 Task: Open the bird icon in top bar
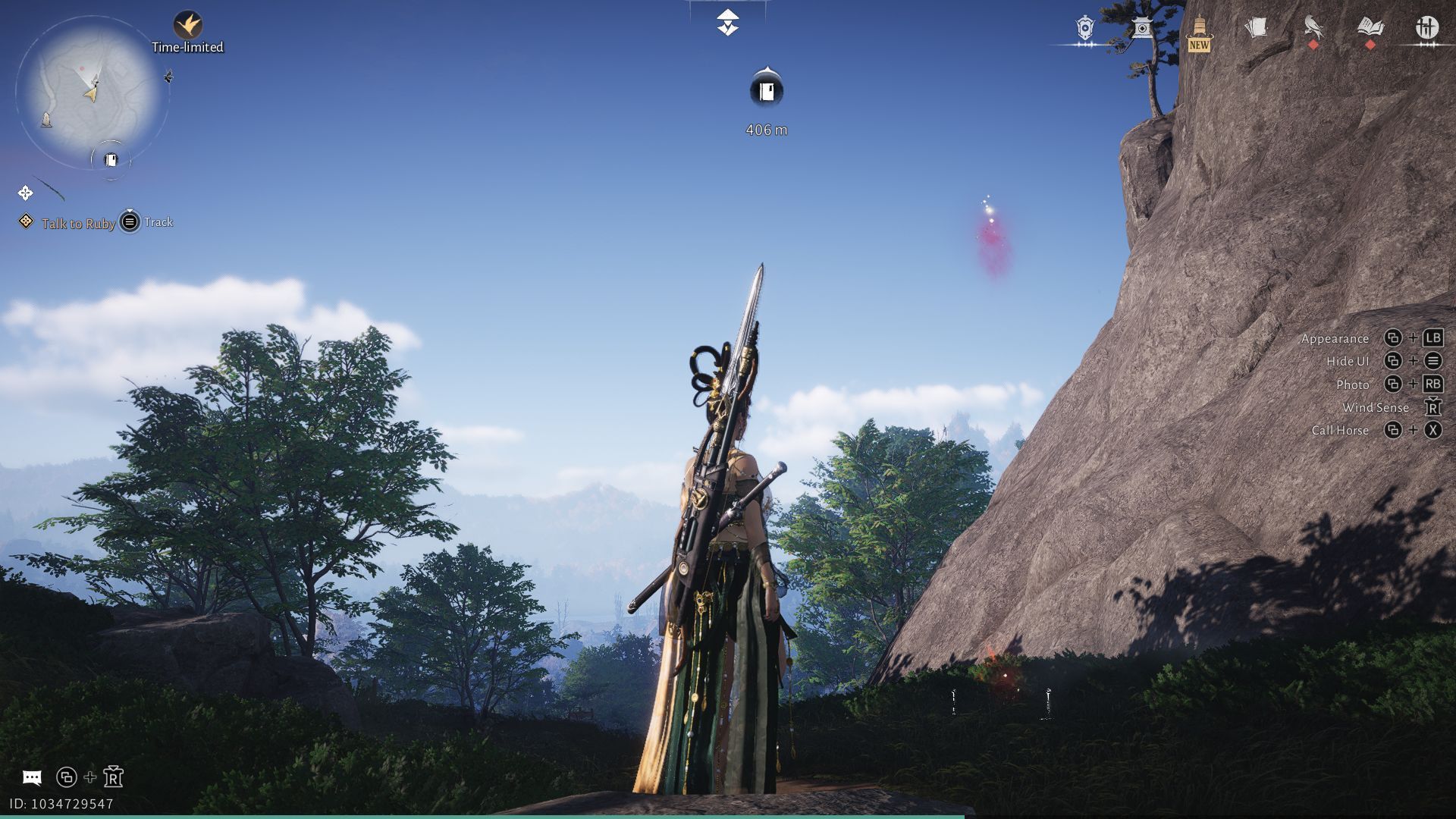(1313, 29)
